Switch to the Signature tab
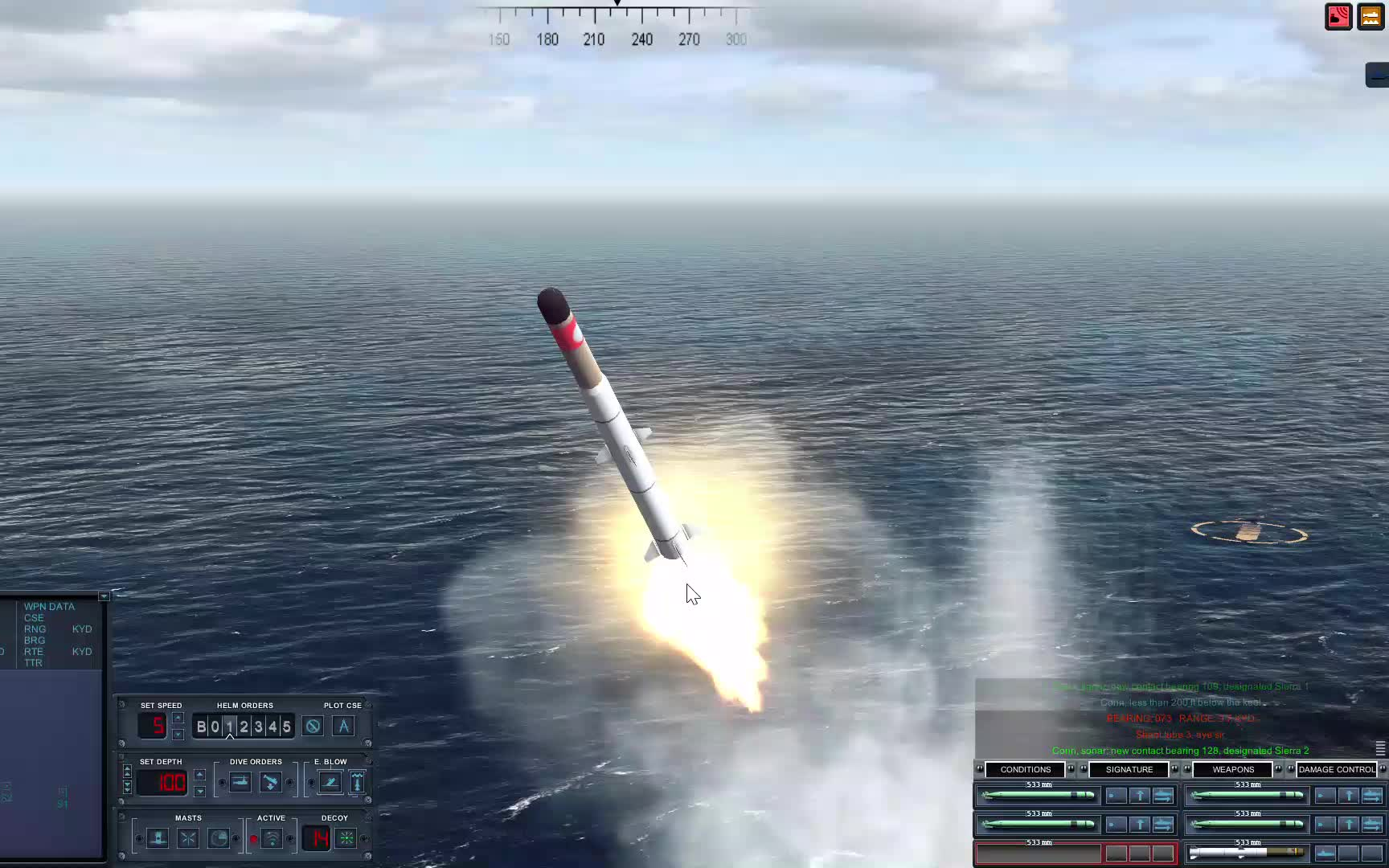 pos(1129,769)
